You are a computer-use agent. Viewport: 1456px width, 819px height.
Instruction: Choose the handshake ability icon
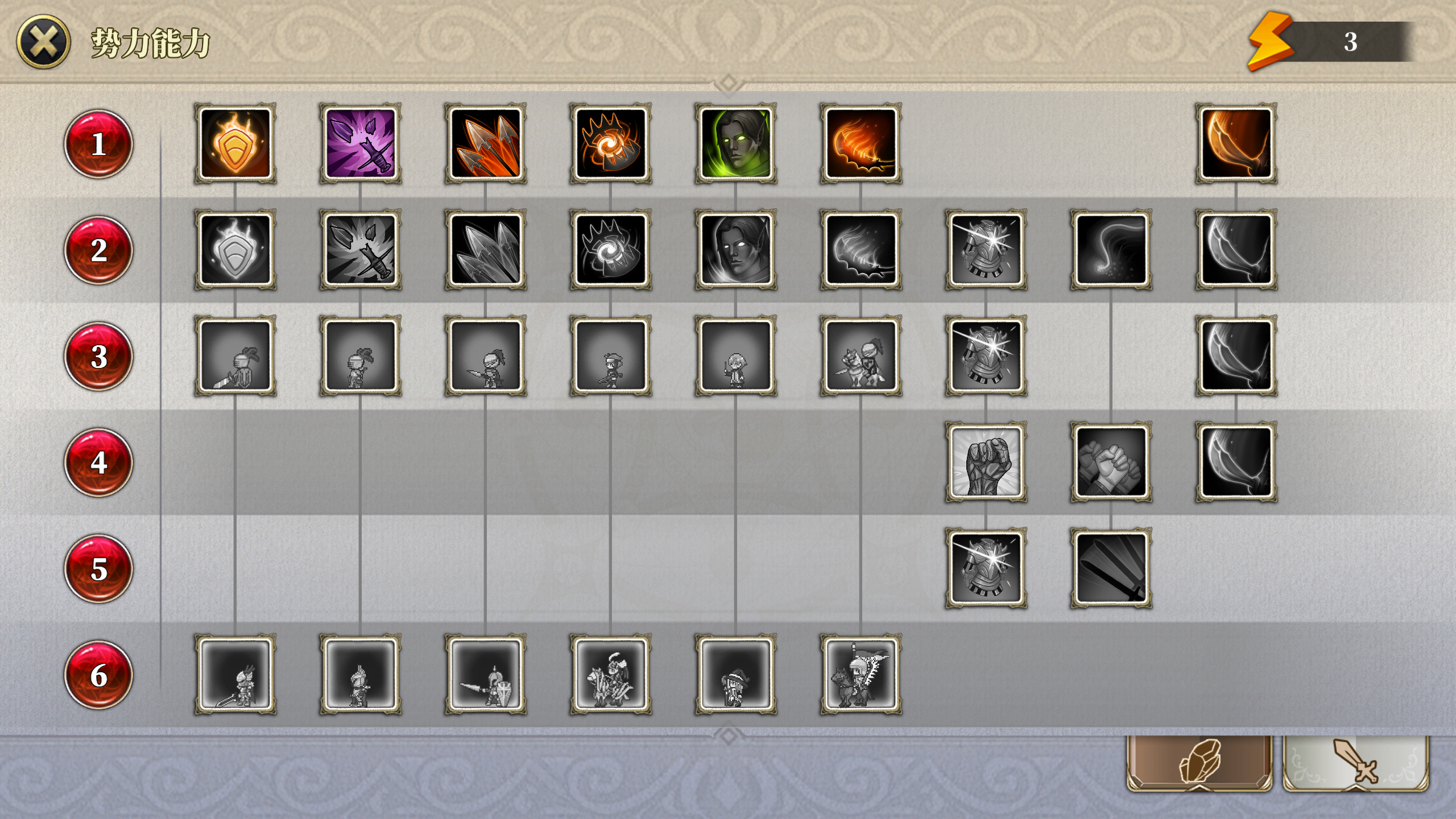coord(1111,462)
